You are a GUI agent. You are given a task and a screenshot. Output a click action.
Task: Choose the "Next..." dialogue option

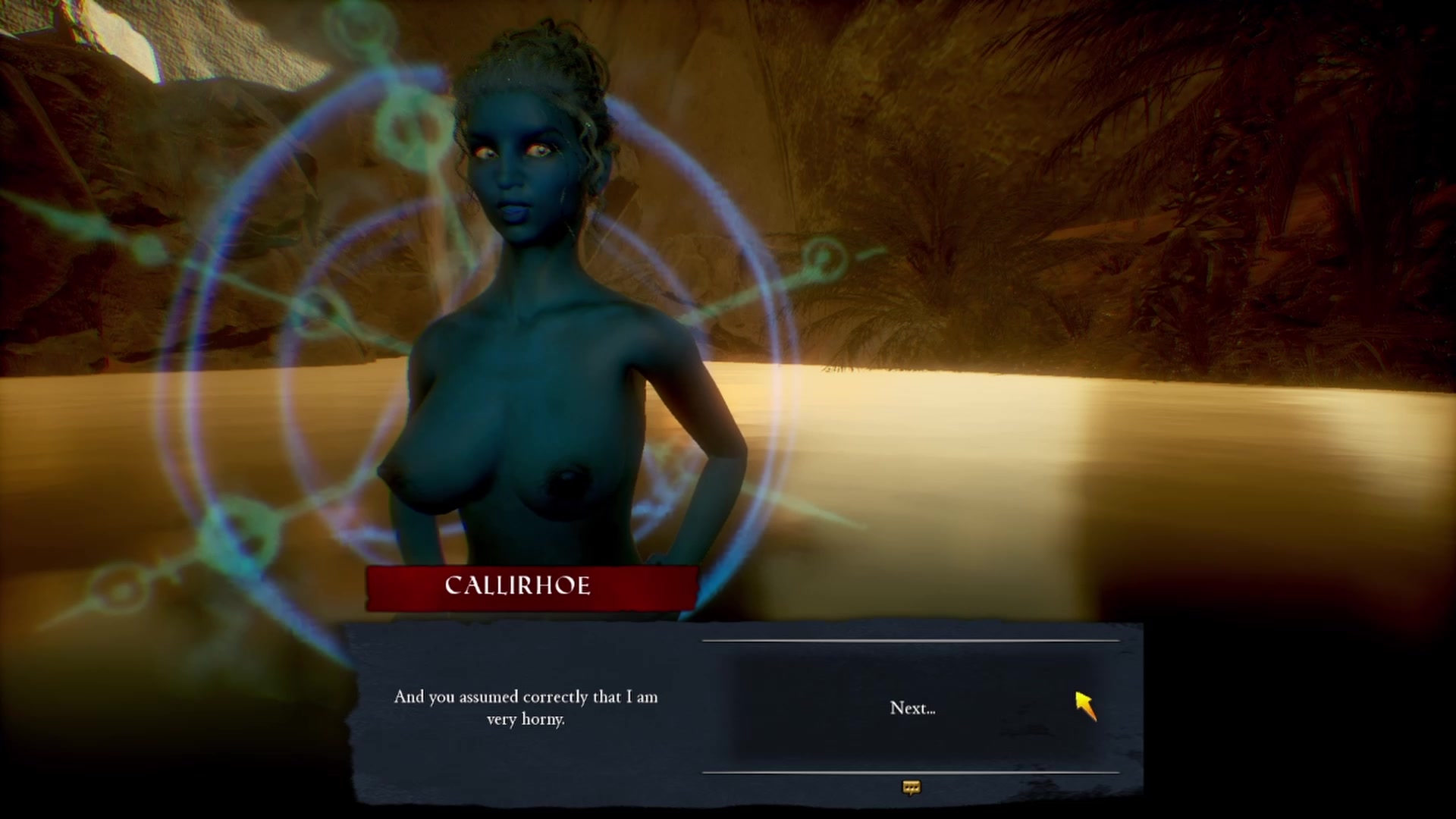[912, 708]
